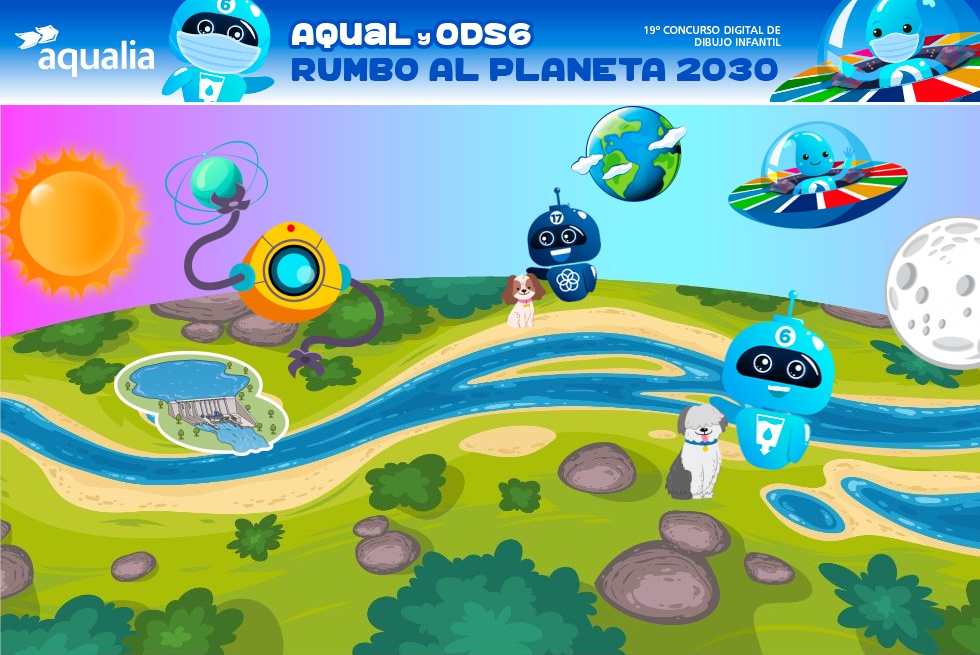
Task: Click the aqualia logo in the header
Action: [x=86, y=51]
